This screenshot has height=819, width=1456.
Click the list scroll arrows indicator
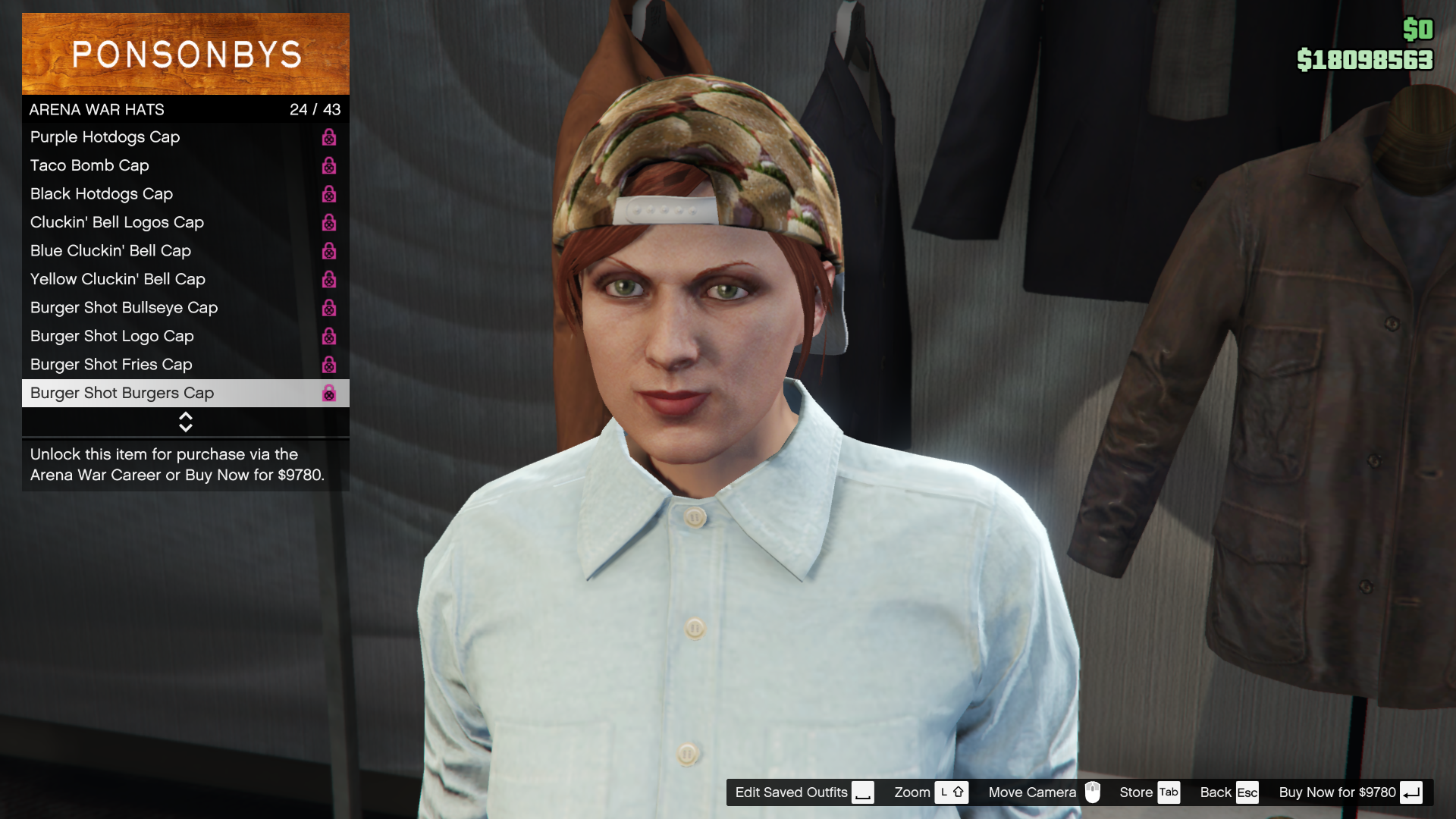185,422
